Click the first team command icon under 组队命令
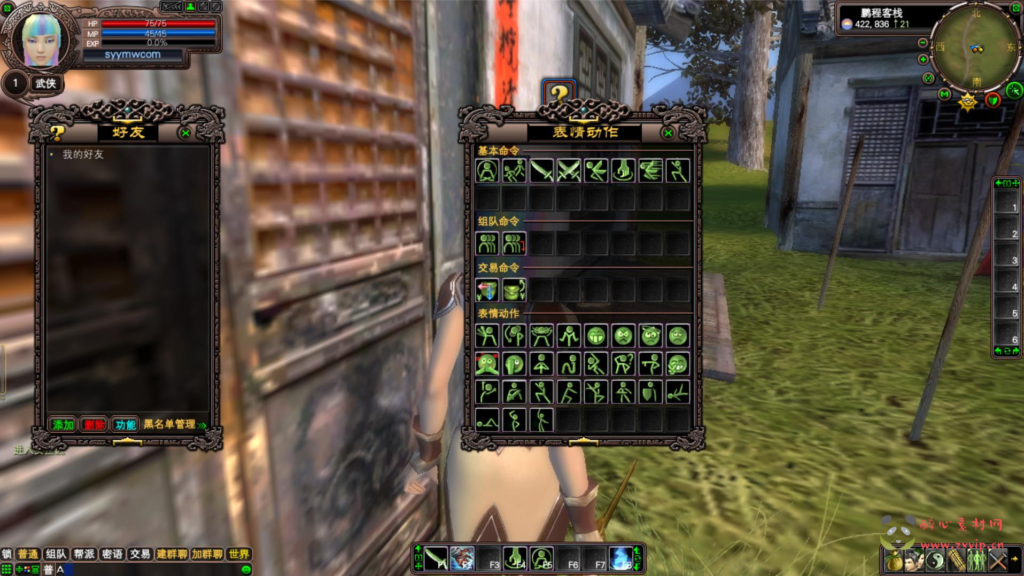This screenshot has height=576, width=1024. click(x=487, y=243)
